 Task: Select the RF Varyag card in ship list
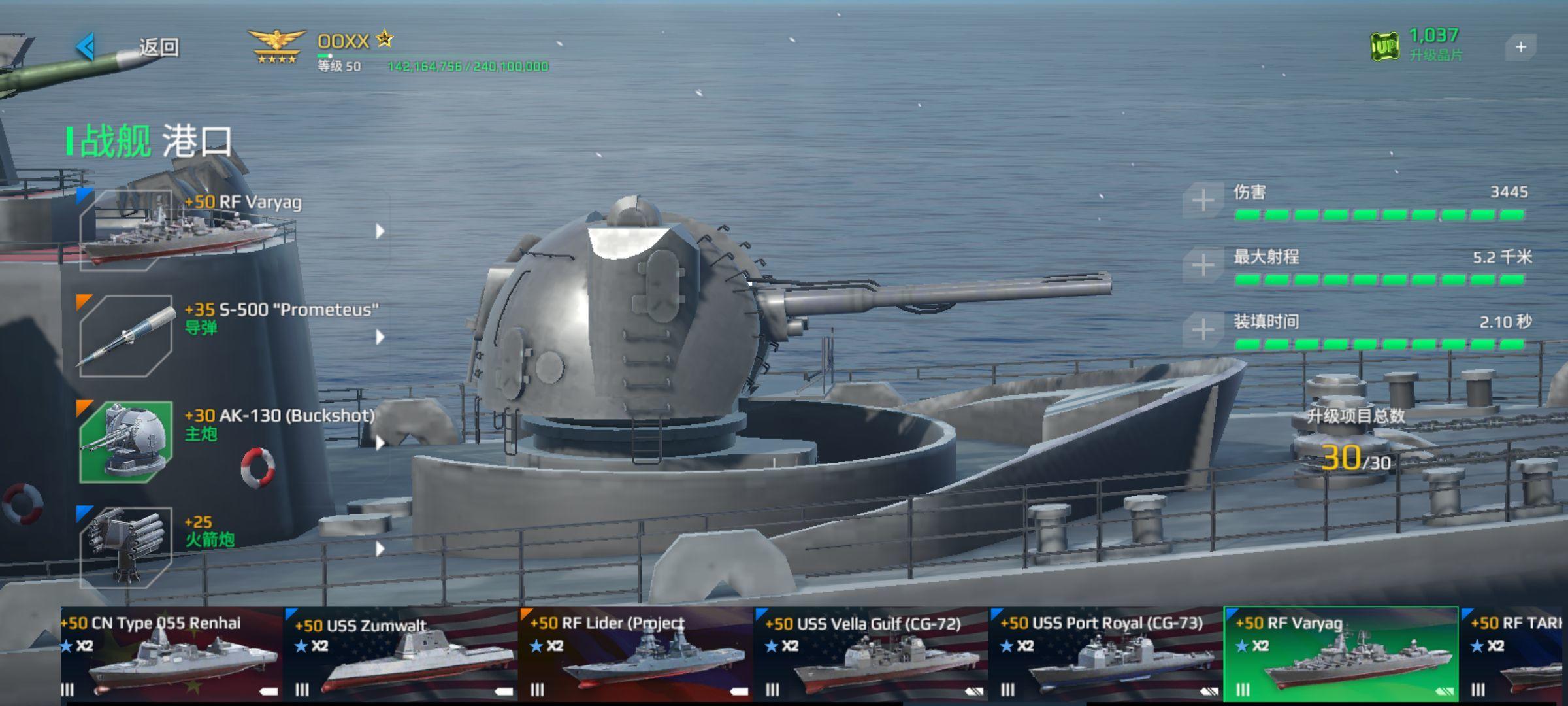pos(1341,655)
